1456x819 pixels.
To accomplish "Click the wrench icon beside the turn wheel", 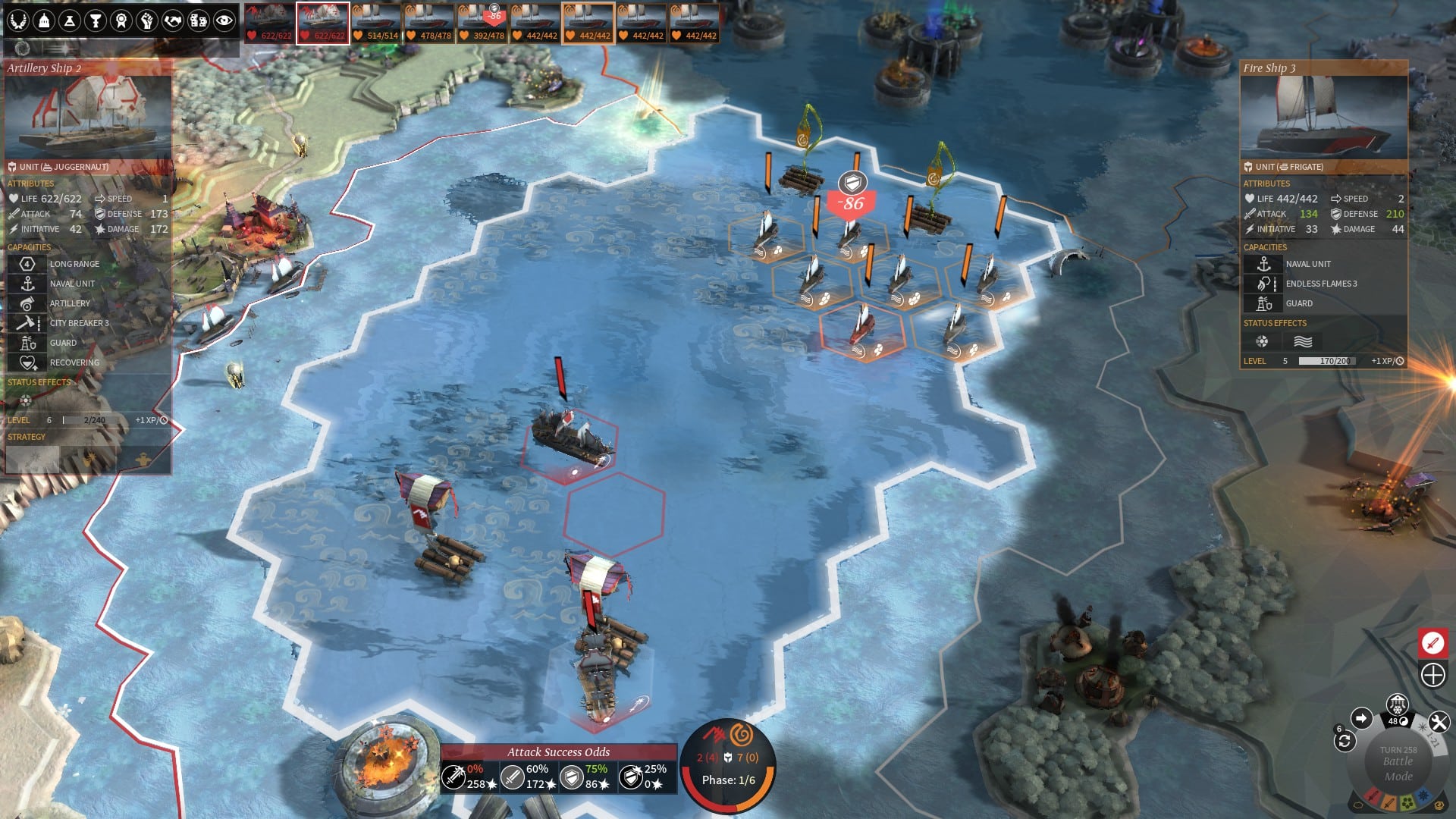I will coord(1439,721).
